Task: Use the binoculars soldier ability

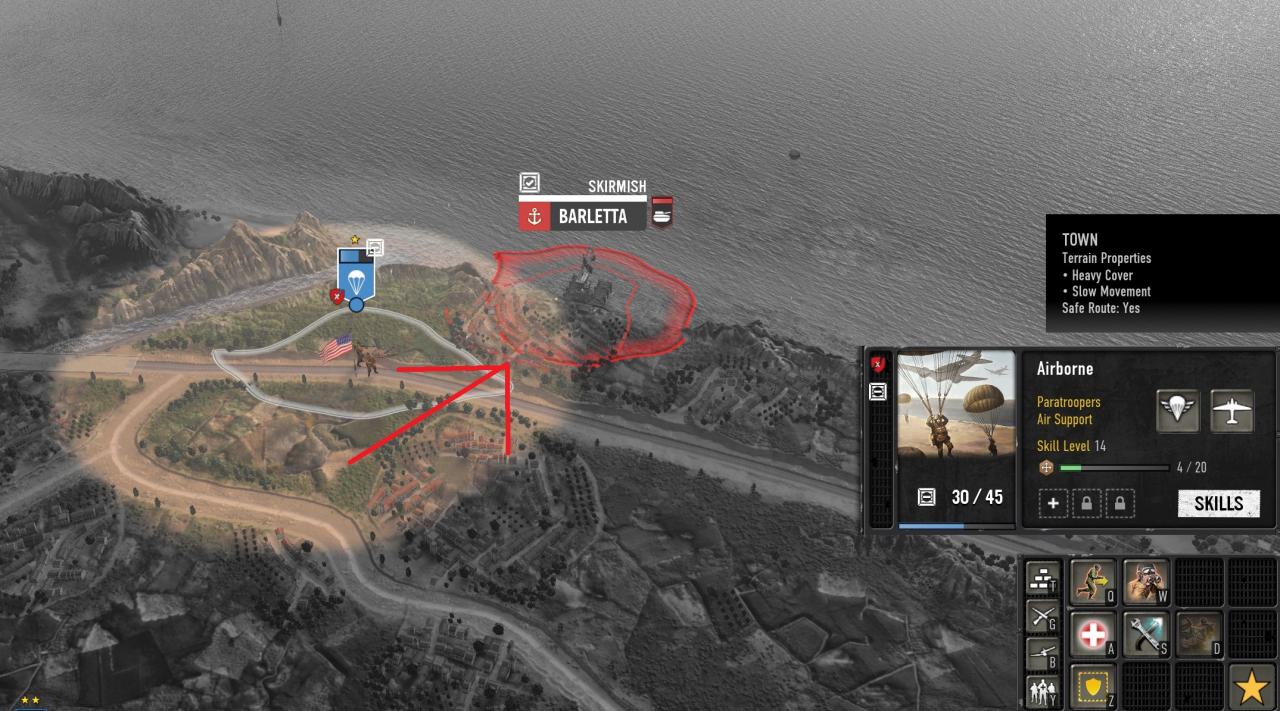Action: pyautogui.click(x=1146, y=582)
